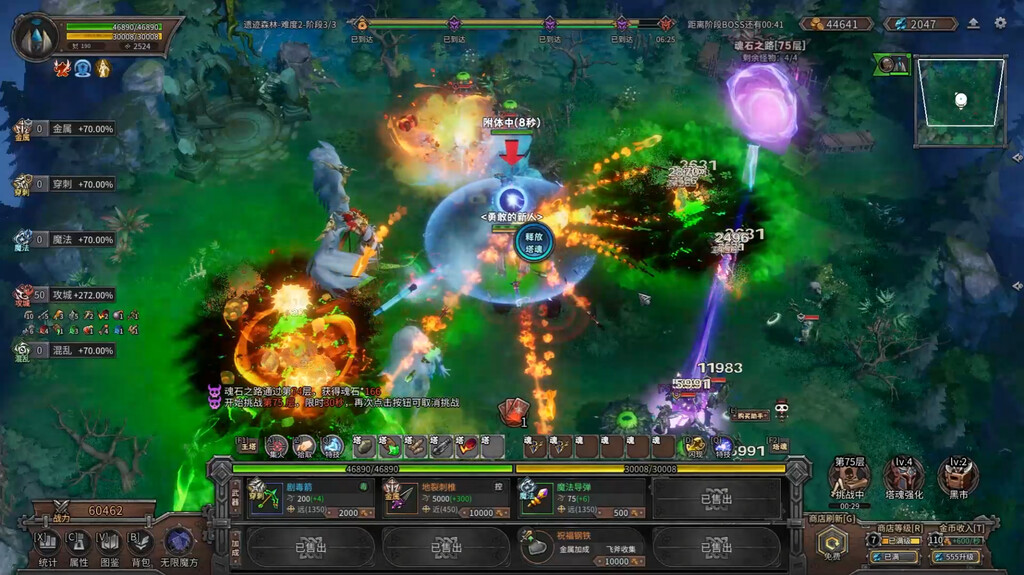Open the settings gear icon
Screen dimensions: 1024x575
point(1000,23)
